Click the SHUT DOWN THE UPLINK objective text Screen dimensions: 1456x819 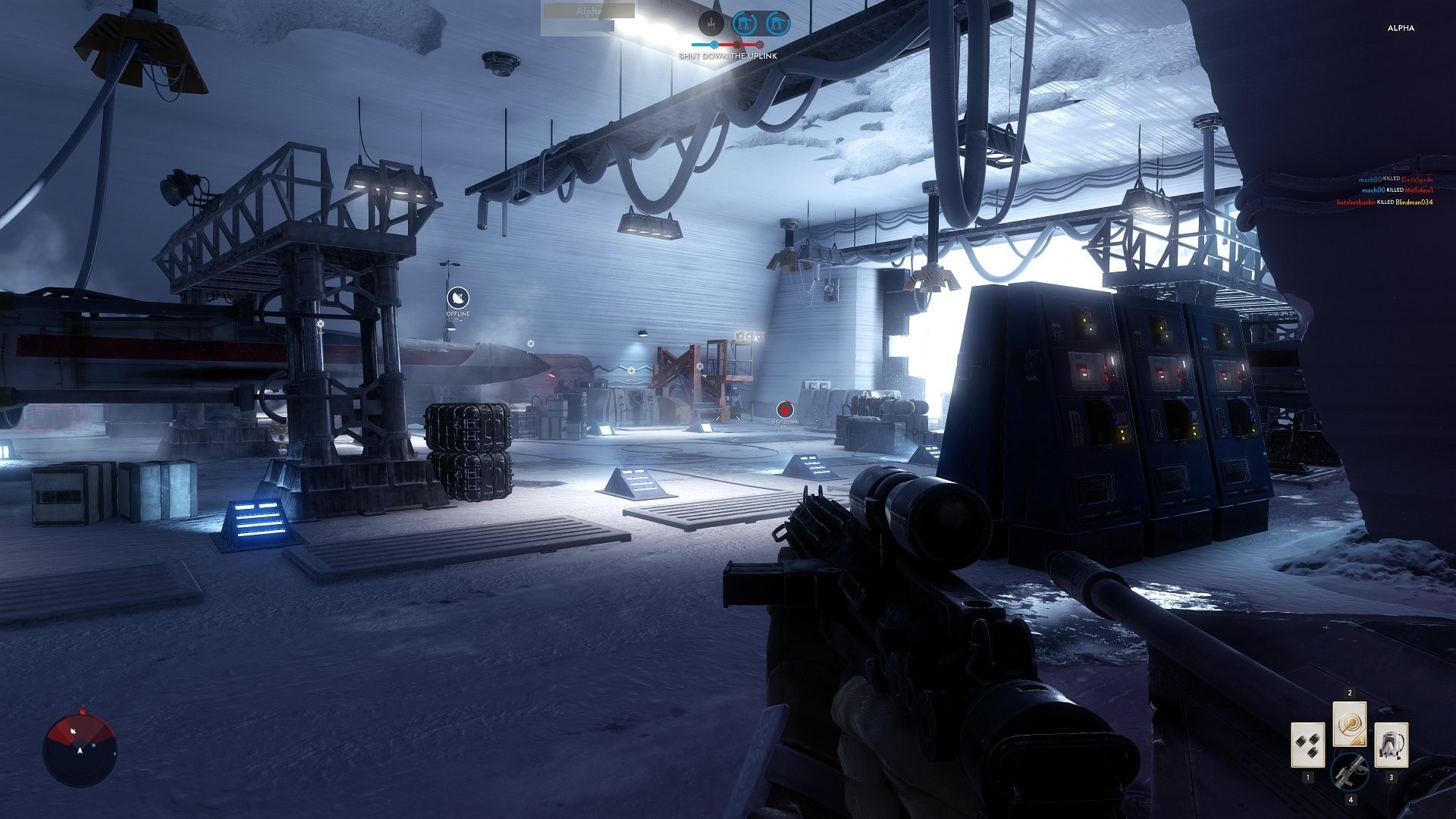pos(728,55)
